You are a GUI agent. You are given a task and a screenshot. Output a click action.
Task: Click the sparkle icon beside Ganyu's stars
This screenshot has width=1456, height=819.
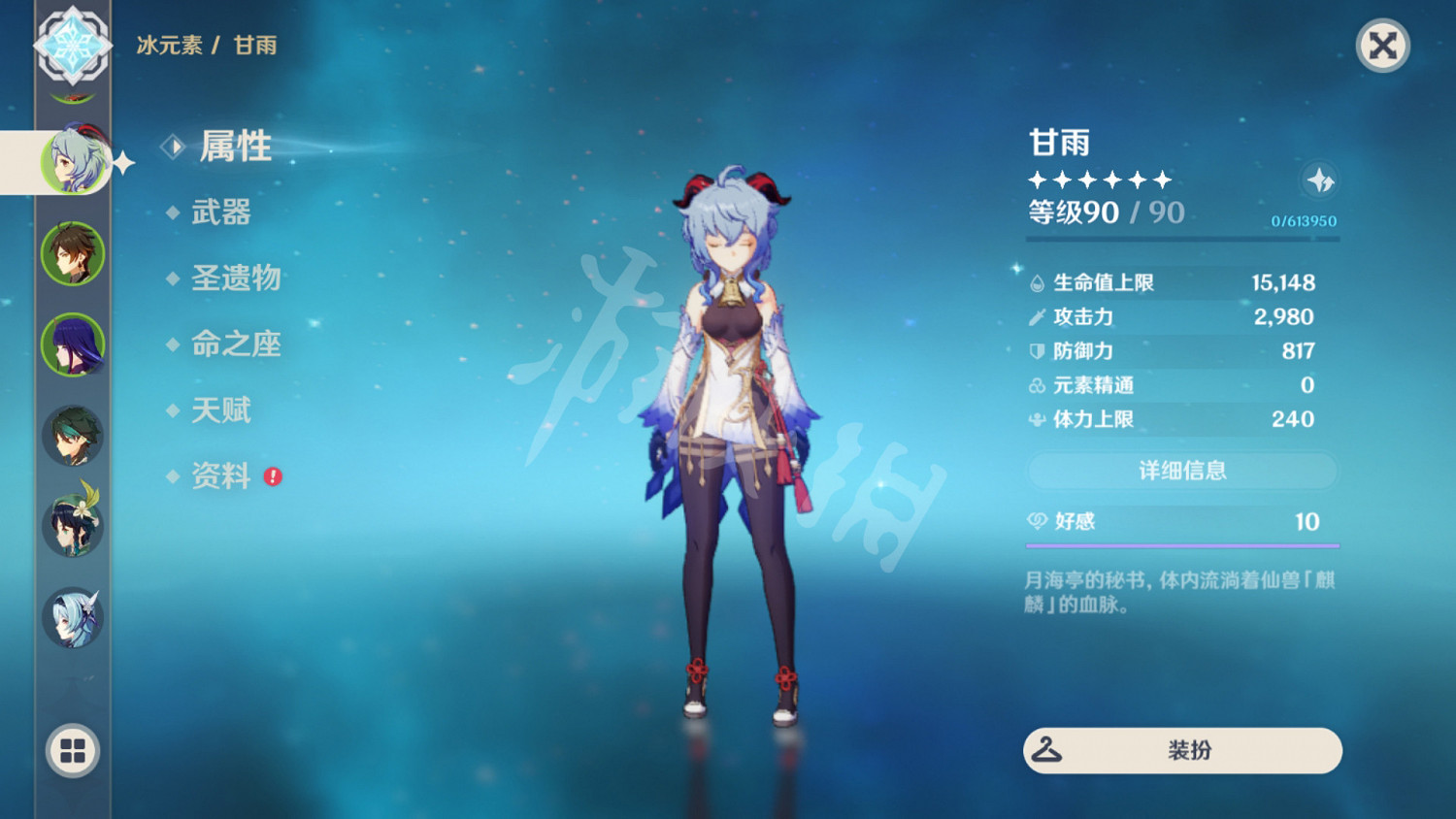click(1320, 180)
